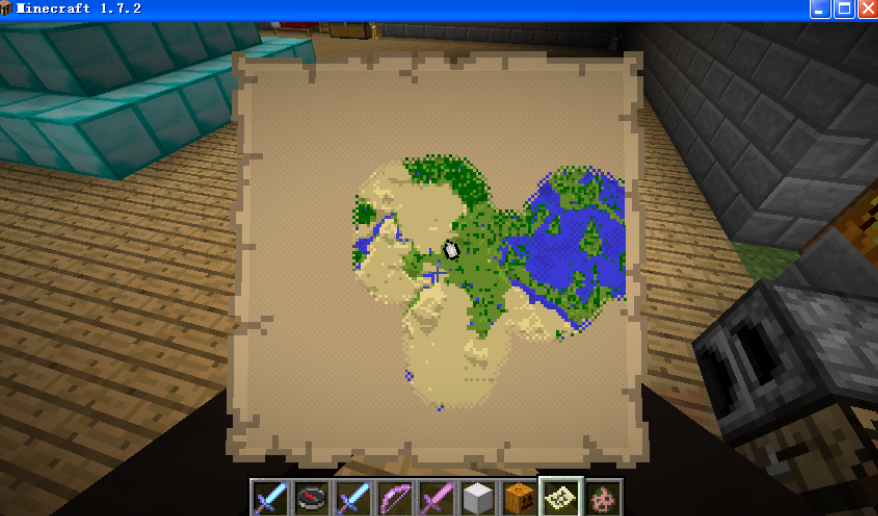Minimize the Minecraft window
The height and width of the screenshot is (516, 878).
(820, 9)
